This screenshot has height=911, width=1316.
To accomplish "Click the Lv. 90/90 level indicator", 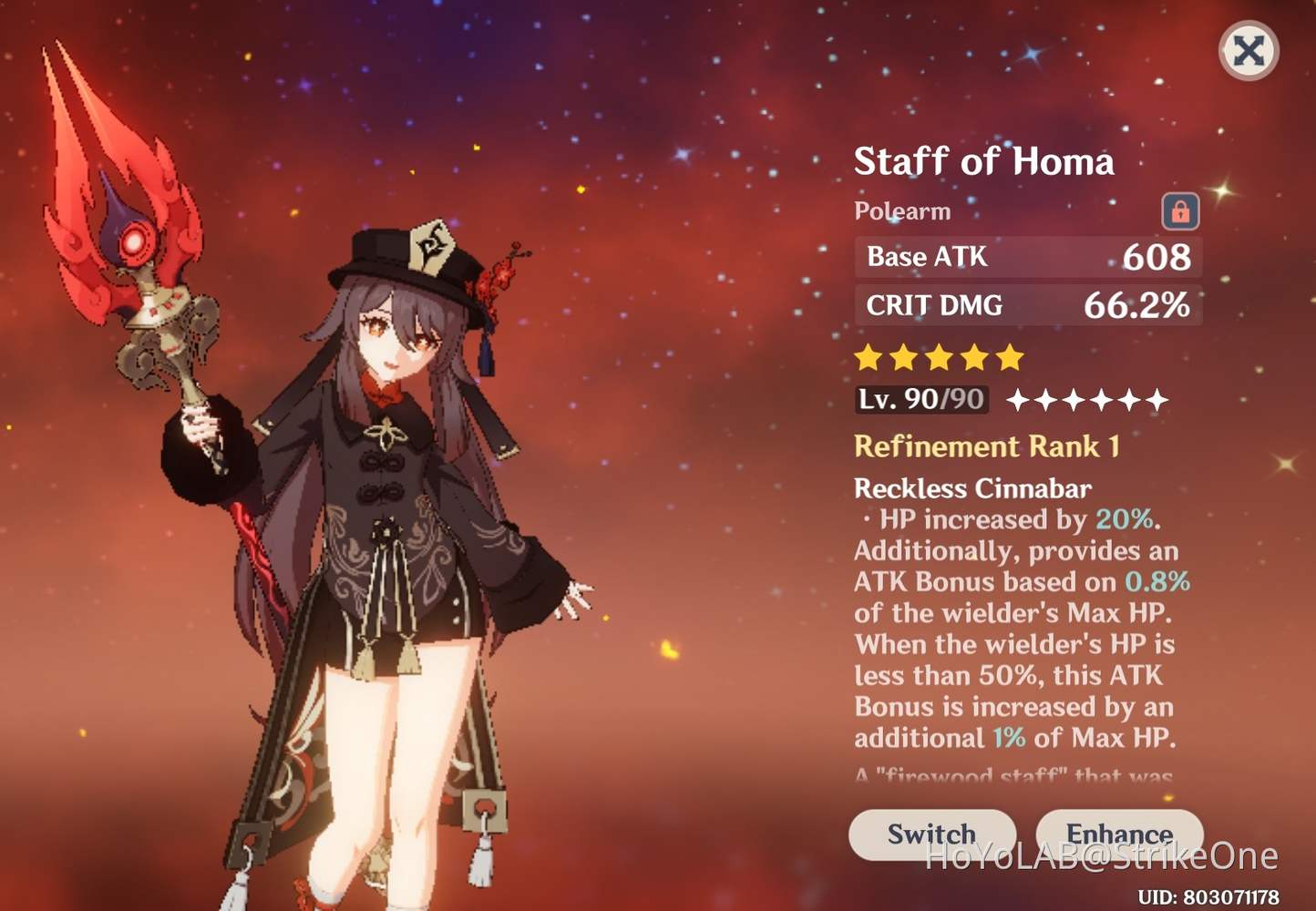I will 920,399.
